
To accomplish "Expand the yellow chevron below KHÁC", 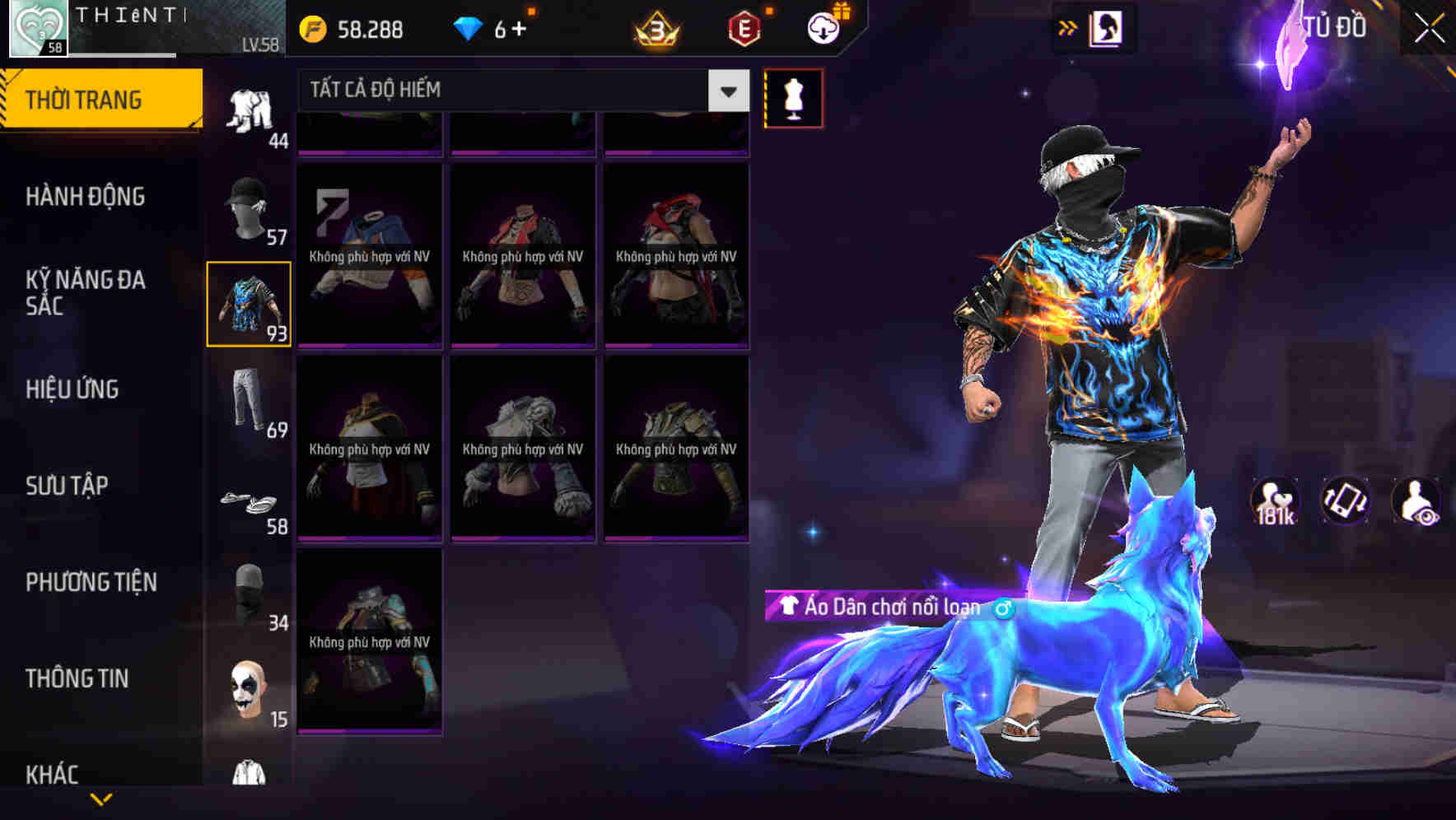I will click(100, 797).
